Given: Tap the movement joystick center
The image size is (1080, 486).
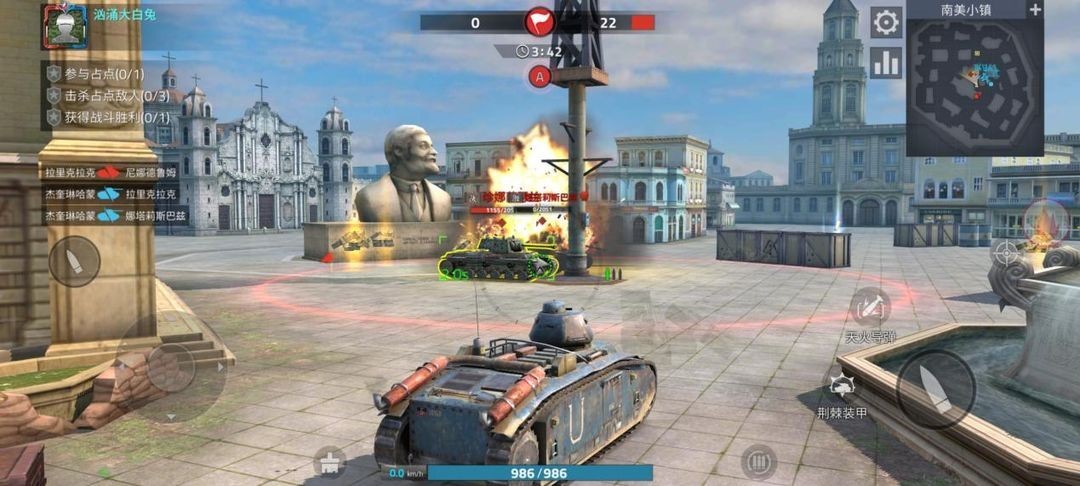Looking at the screenshot, I should (168, 368).
